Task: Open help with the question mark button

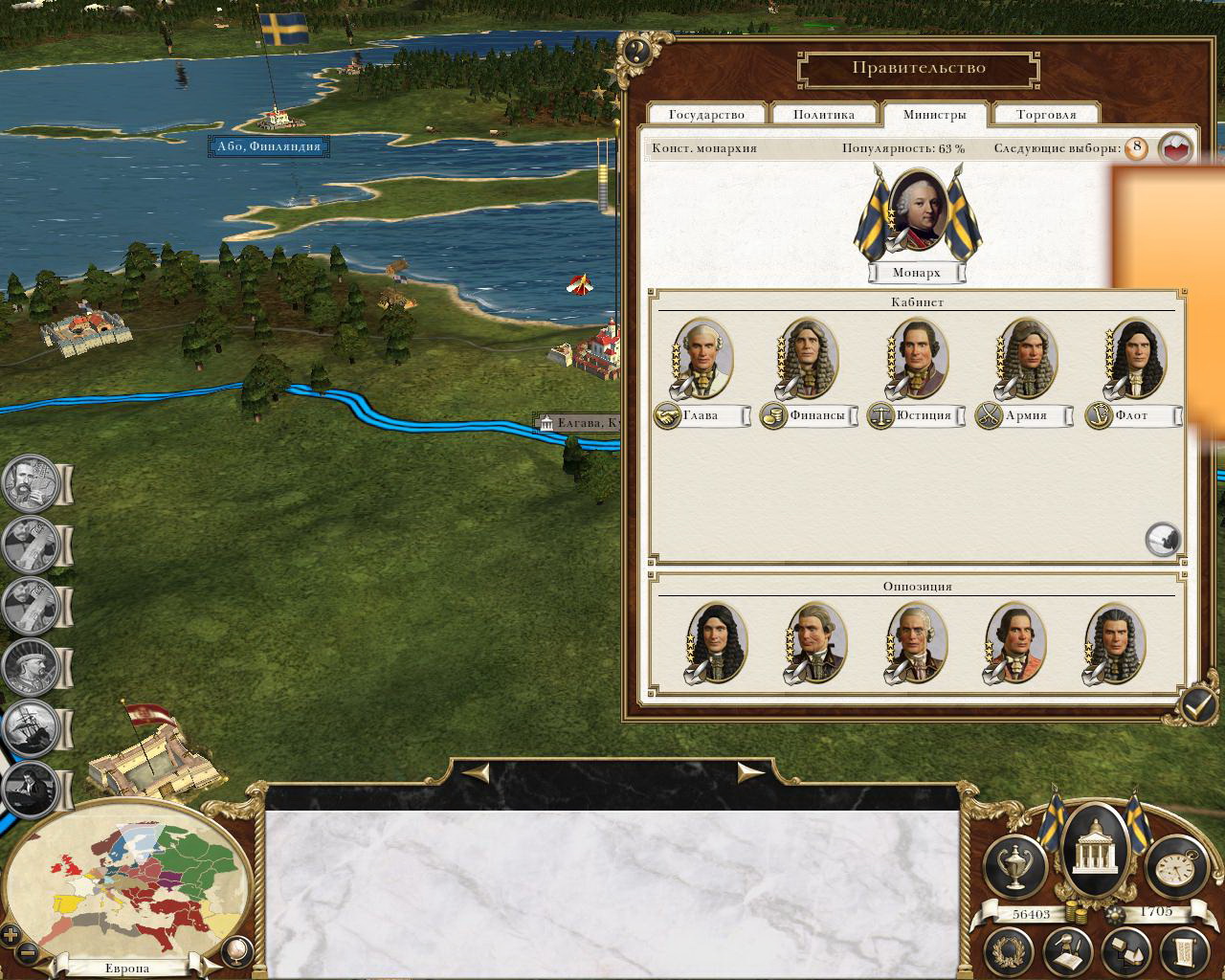Action: click(x=636, y=51)
